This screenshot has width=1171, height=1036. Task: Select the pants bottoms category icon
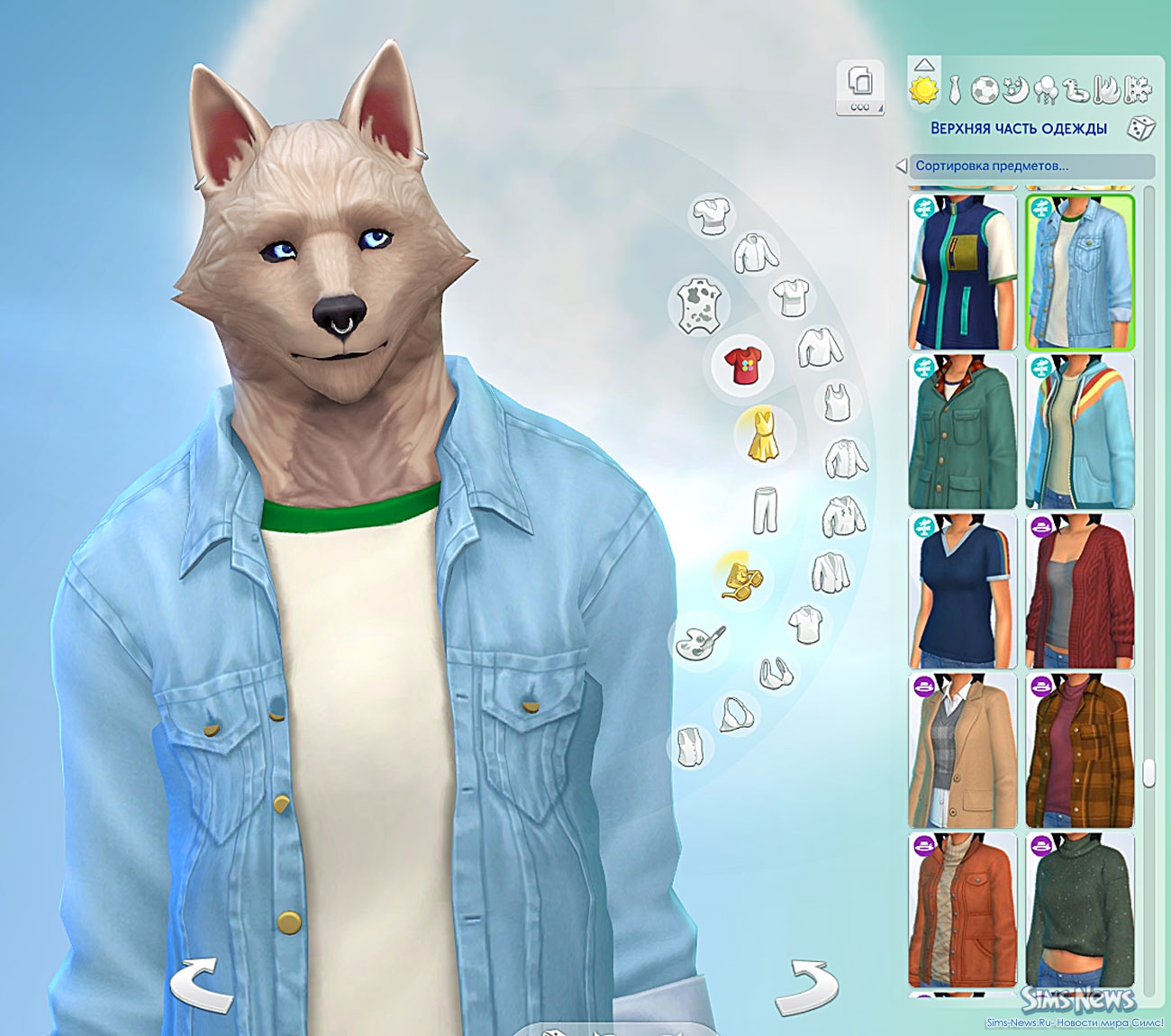point(765,510)
